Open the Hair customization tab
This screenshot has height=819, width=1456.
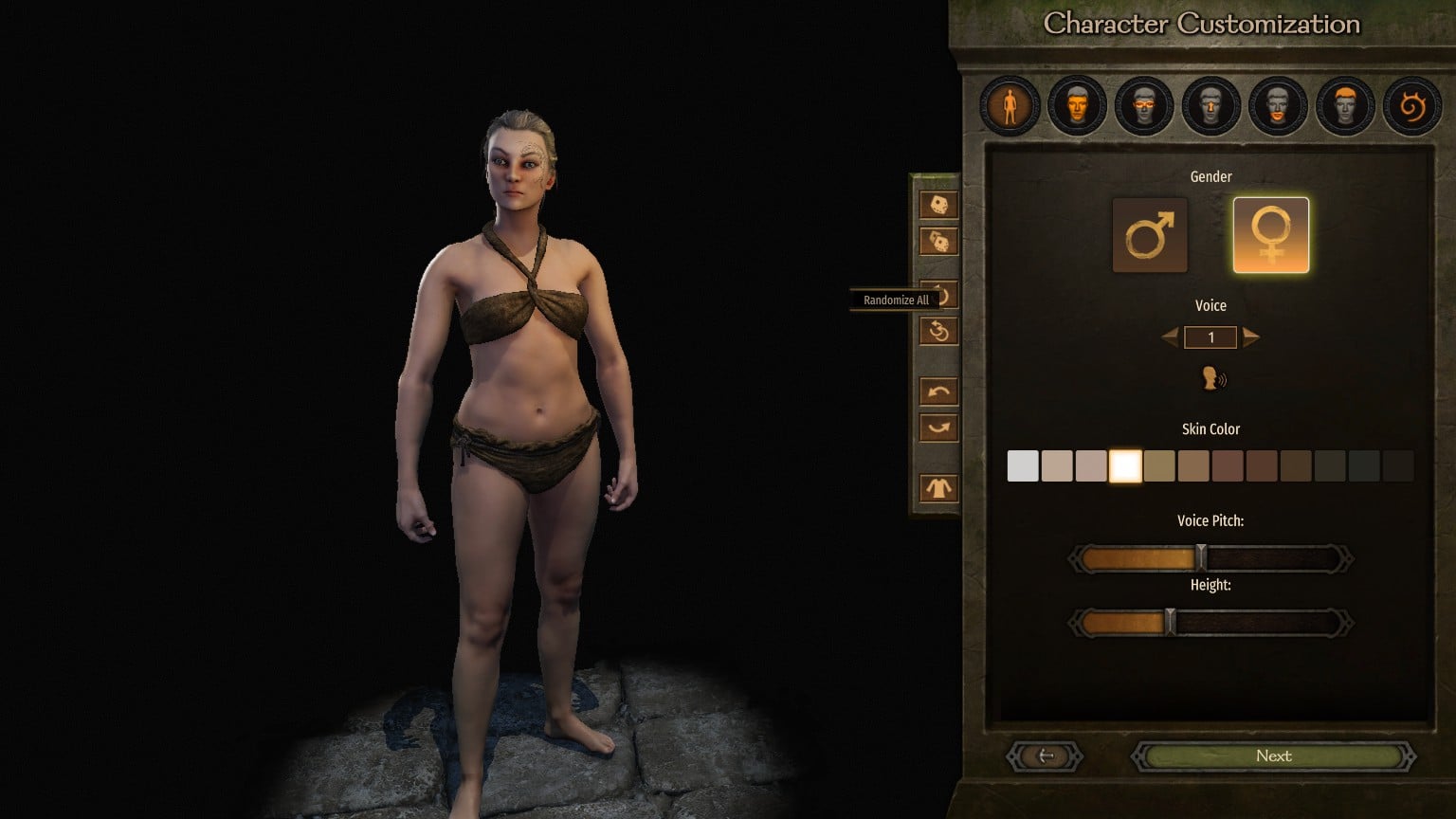point(1345,105)
